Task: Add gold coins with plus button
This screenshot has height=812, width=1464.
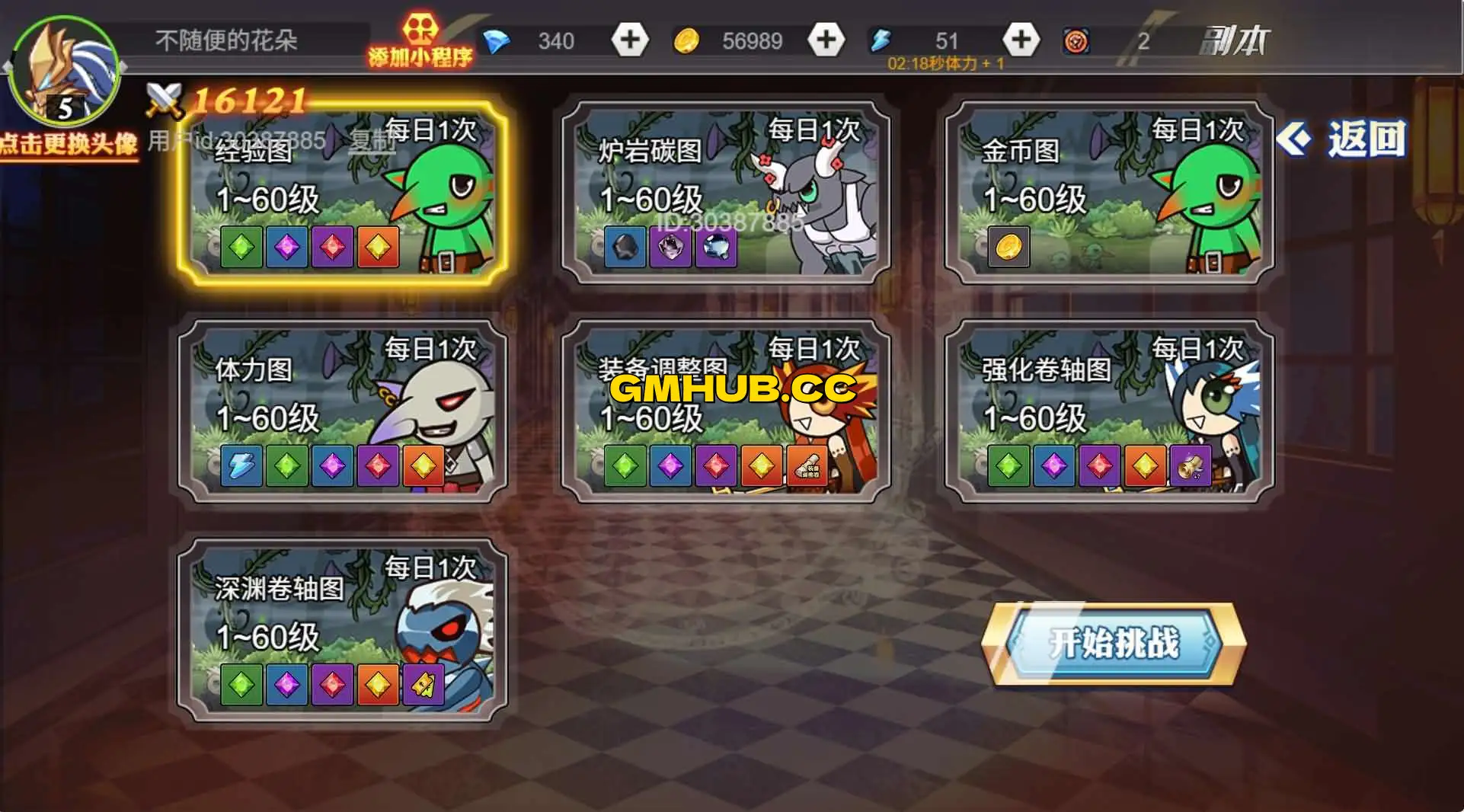Action: pyautogui.click(x=826, y=40)
